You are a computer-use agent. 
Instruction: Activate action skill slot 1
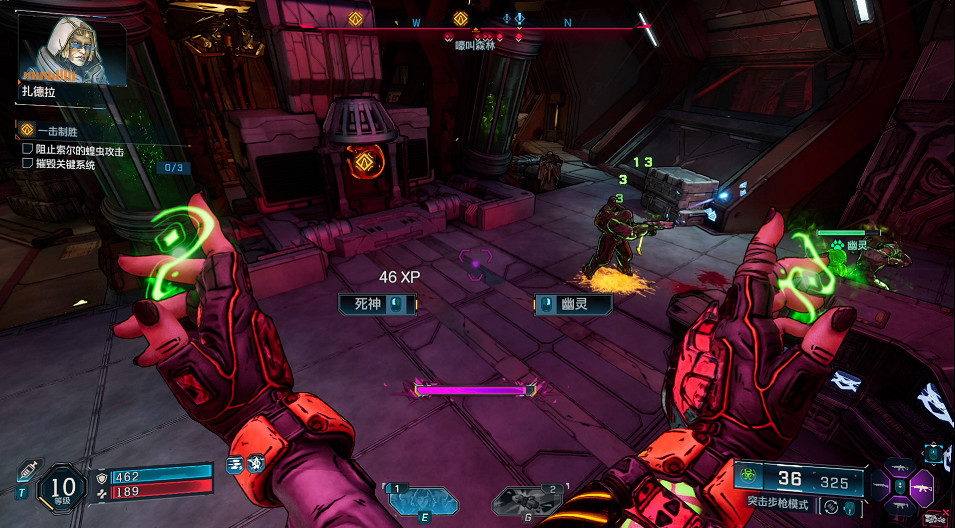coord(423,499)
